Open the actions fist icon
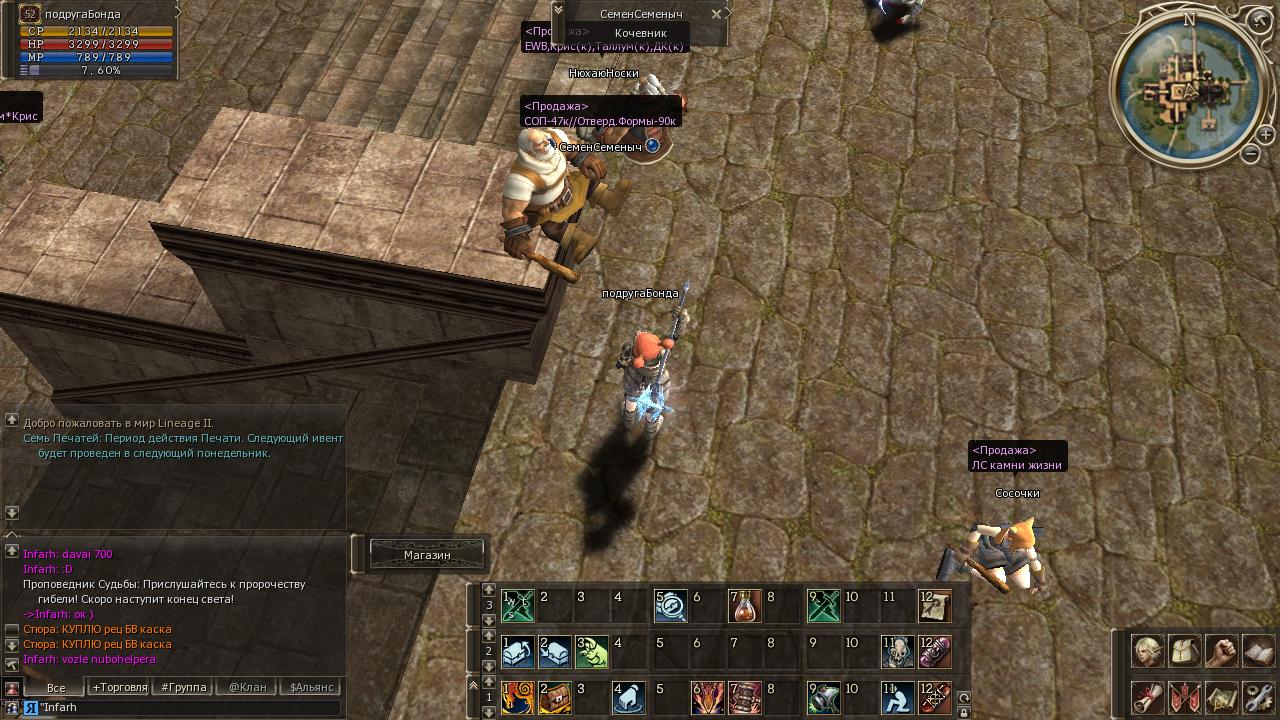Image resolution: width=1280 pixels, height=720 pixels. [1221, 651]
